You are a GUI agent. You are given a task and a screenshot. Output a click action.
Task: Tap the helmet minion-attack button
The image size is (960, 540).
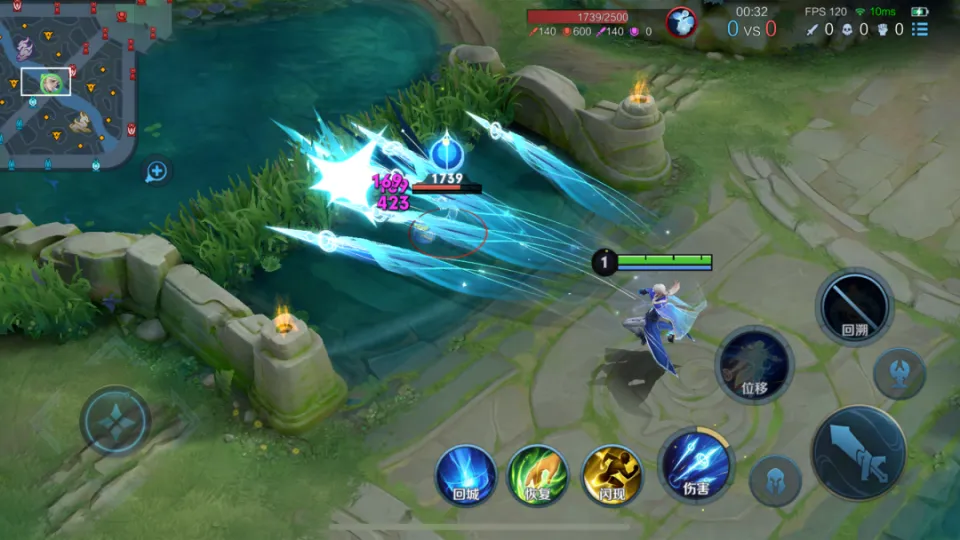coord(775,481)
